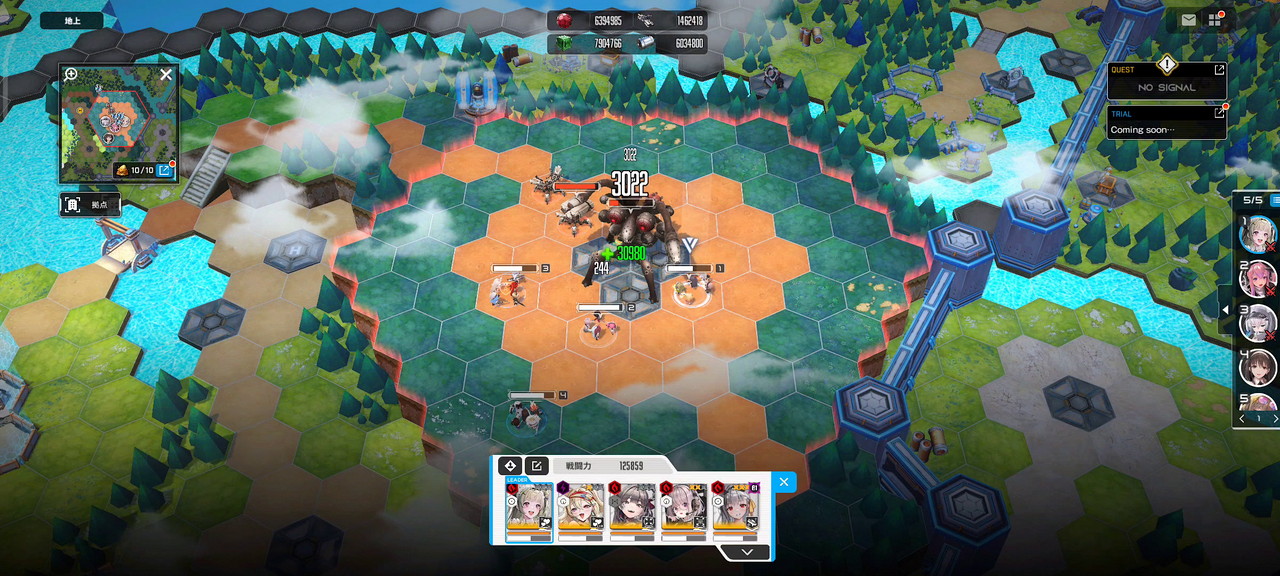Select the first squad portrait in side list

(1257, 234)
